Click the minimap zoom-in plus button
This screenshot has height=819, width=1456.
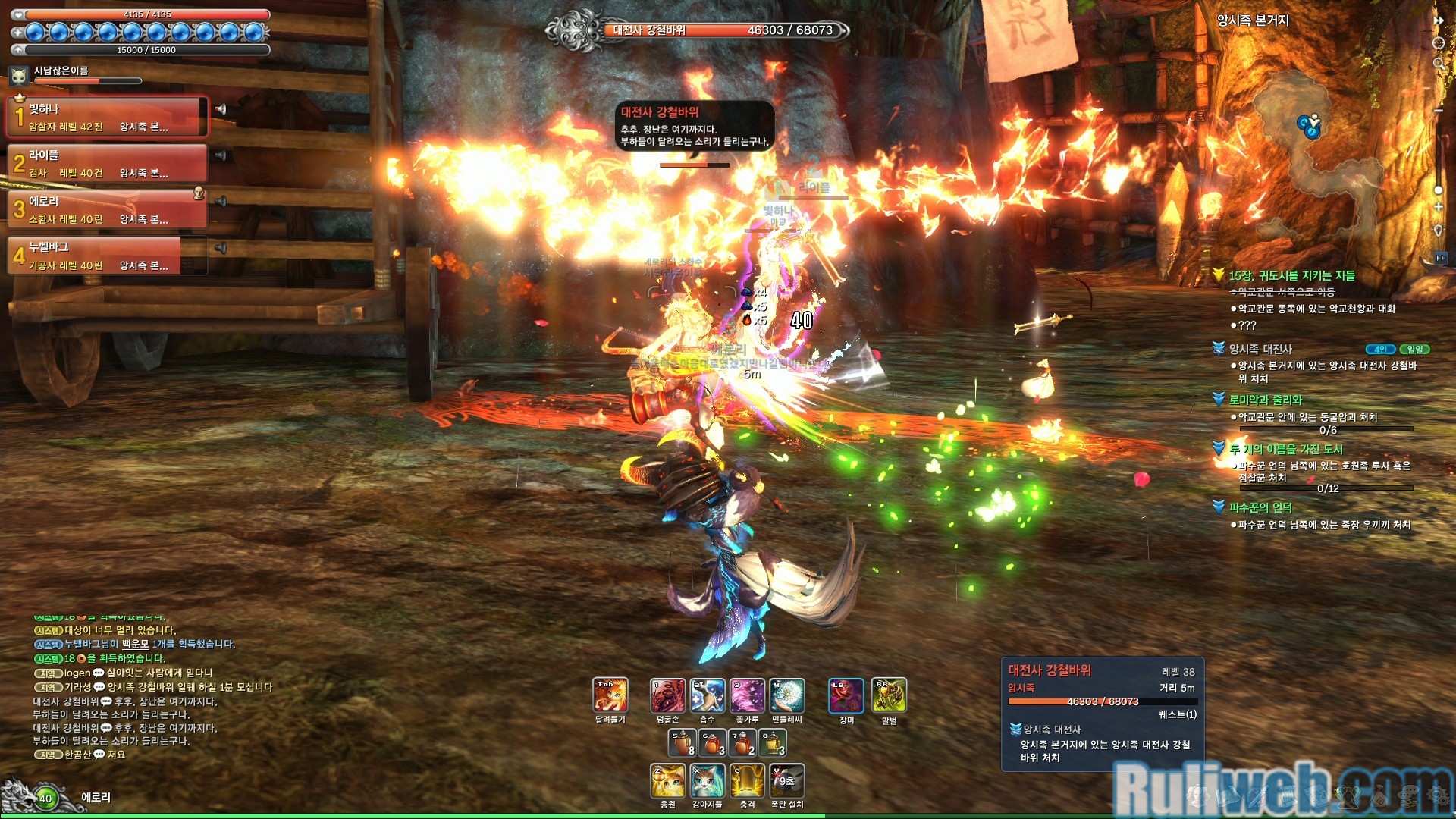point(1438,206)
